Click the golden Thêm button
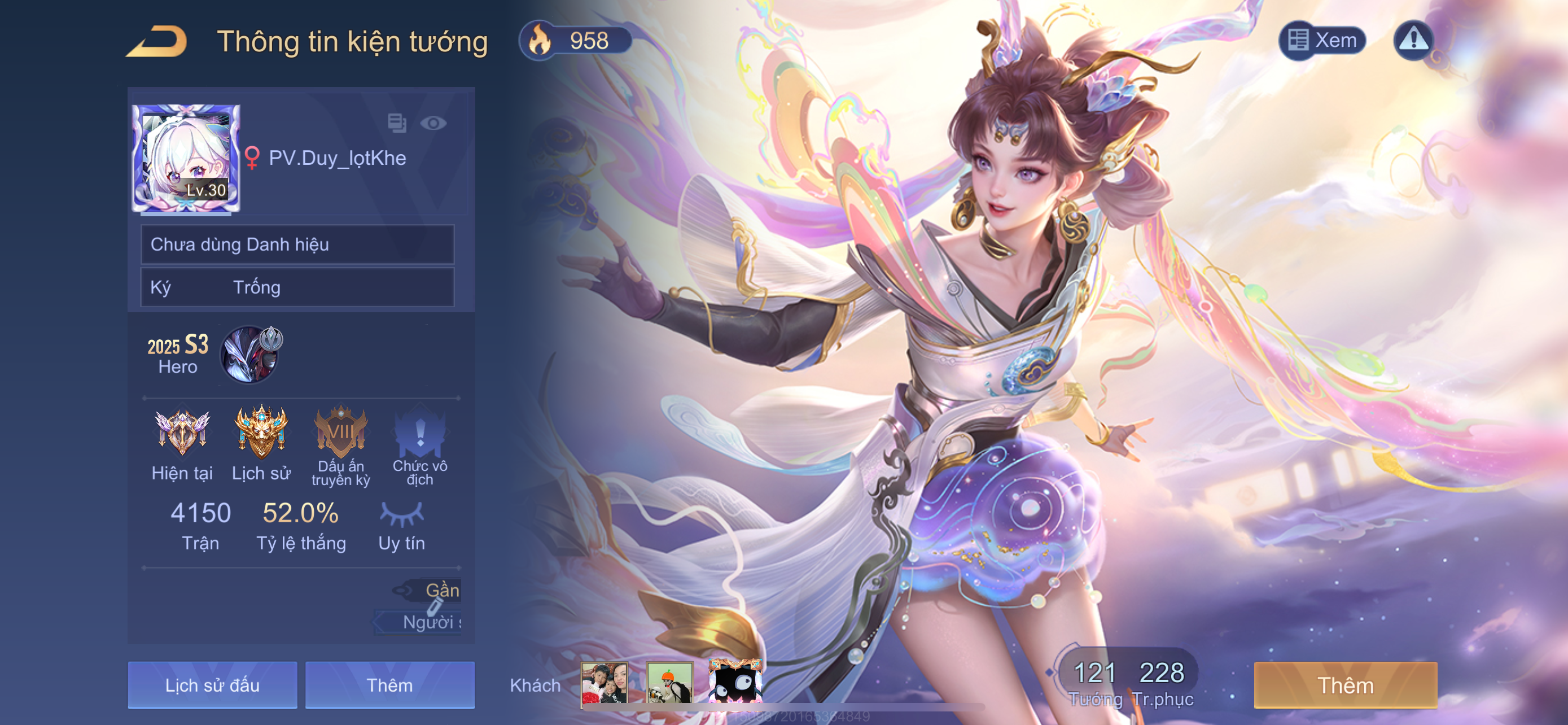The image size is (1568, 725). point(1345,685)
